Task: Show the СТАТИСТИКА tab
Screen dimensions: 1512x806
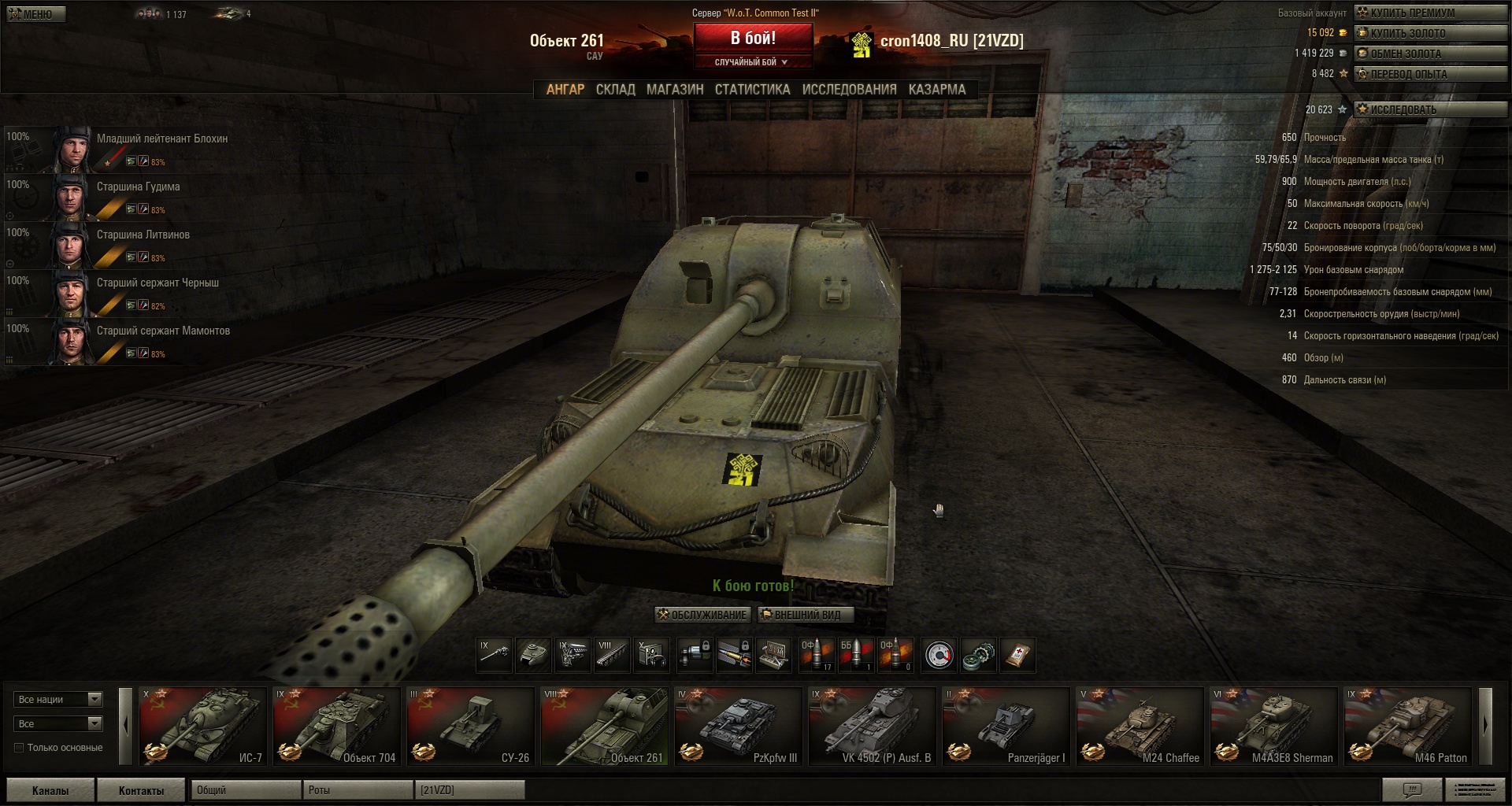Action: (x=752, y=90)
